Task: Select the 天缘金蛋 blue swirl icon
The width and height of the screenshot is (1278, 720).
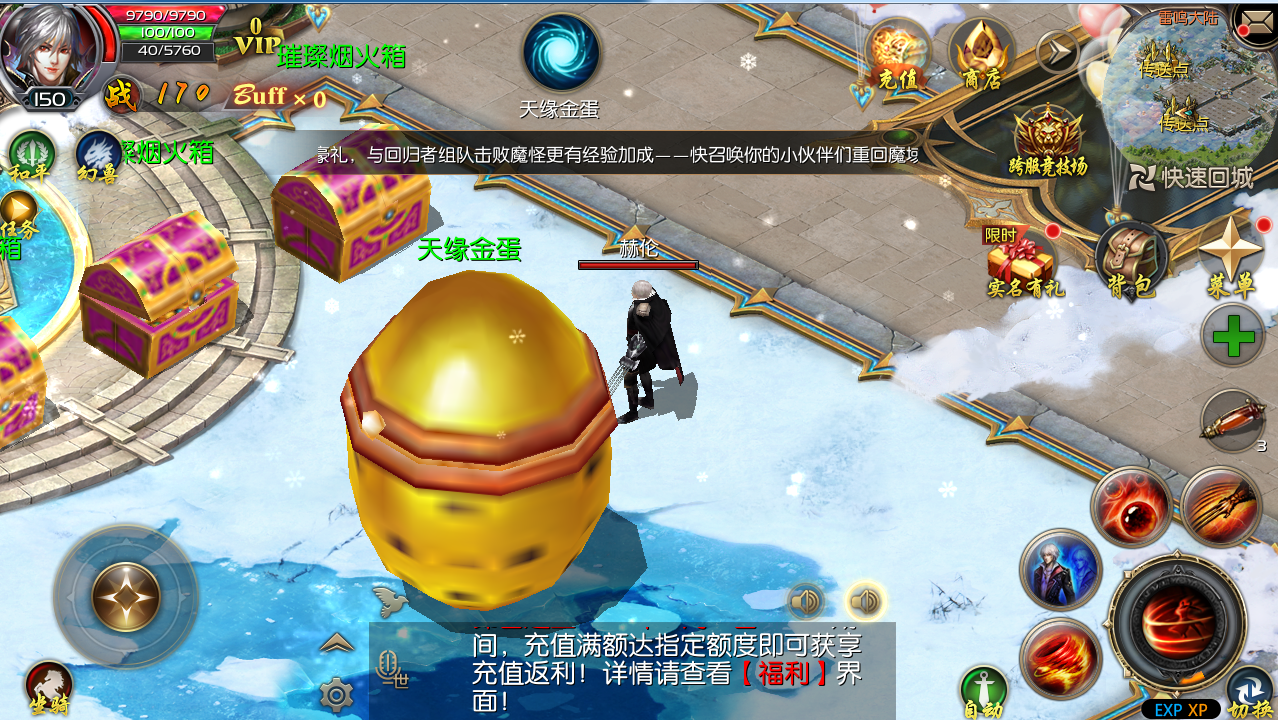Action: click(561, 53)
